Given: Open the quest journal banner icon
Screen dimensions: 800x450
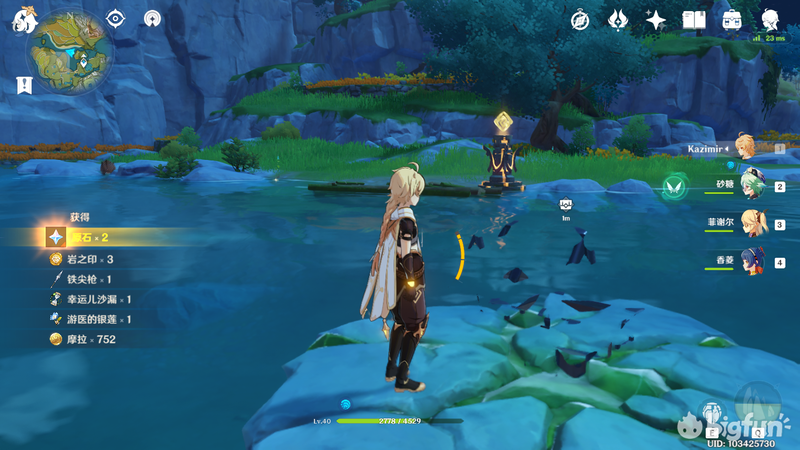Looking at the screenshot, I should [22, 86].
